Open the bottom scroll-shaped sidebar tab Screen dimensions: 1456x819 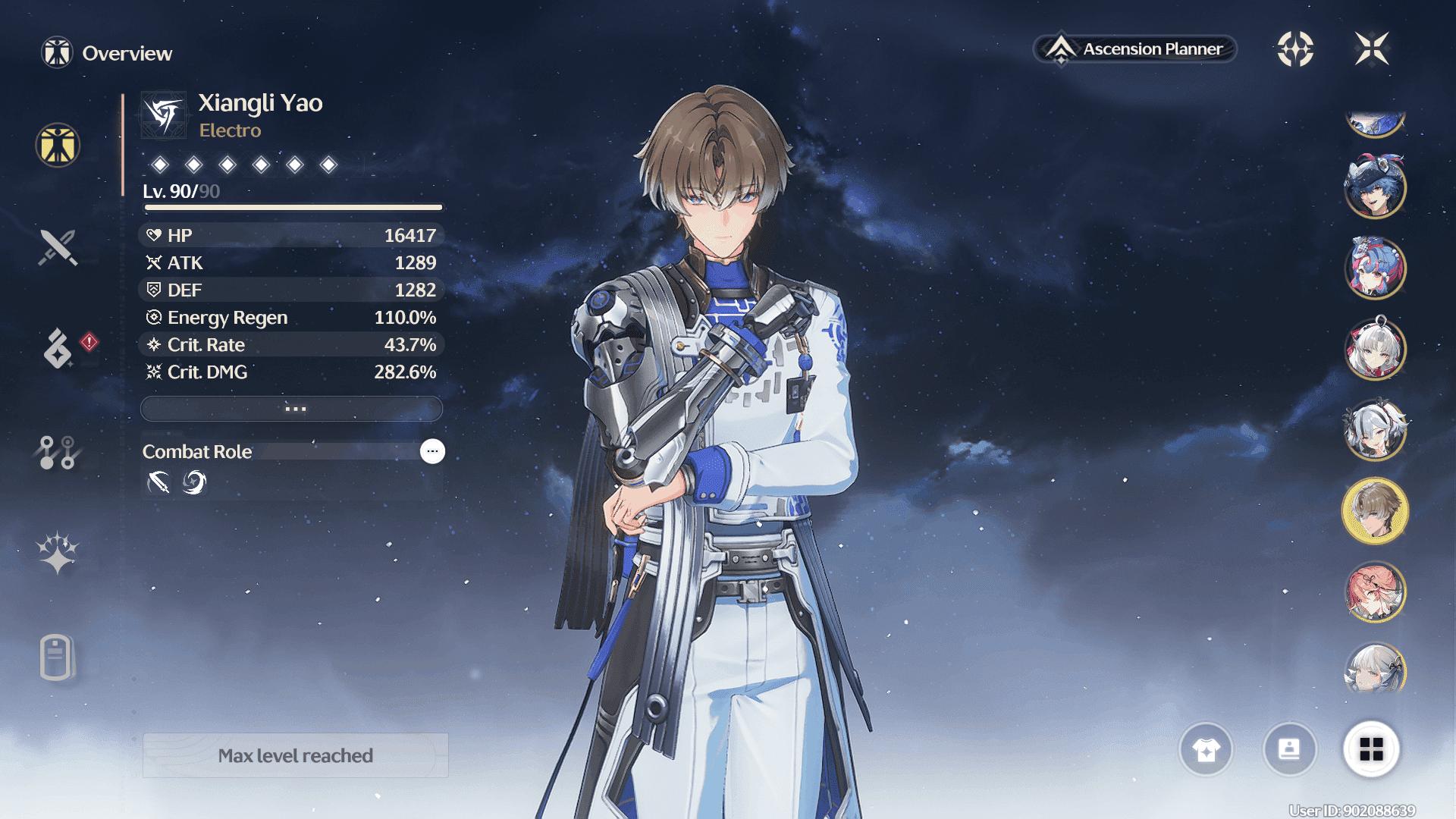pos(56,657)
